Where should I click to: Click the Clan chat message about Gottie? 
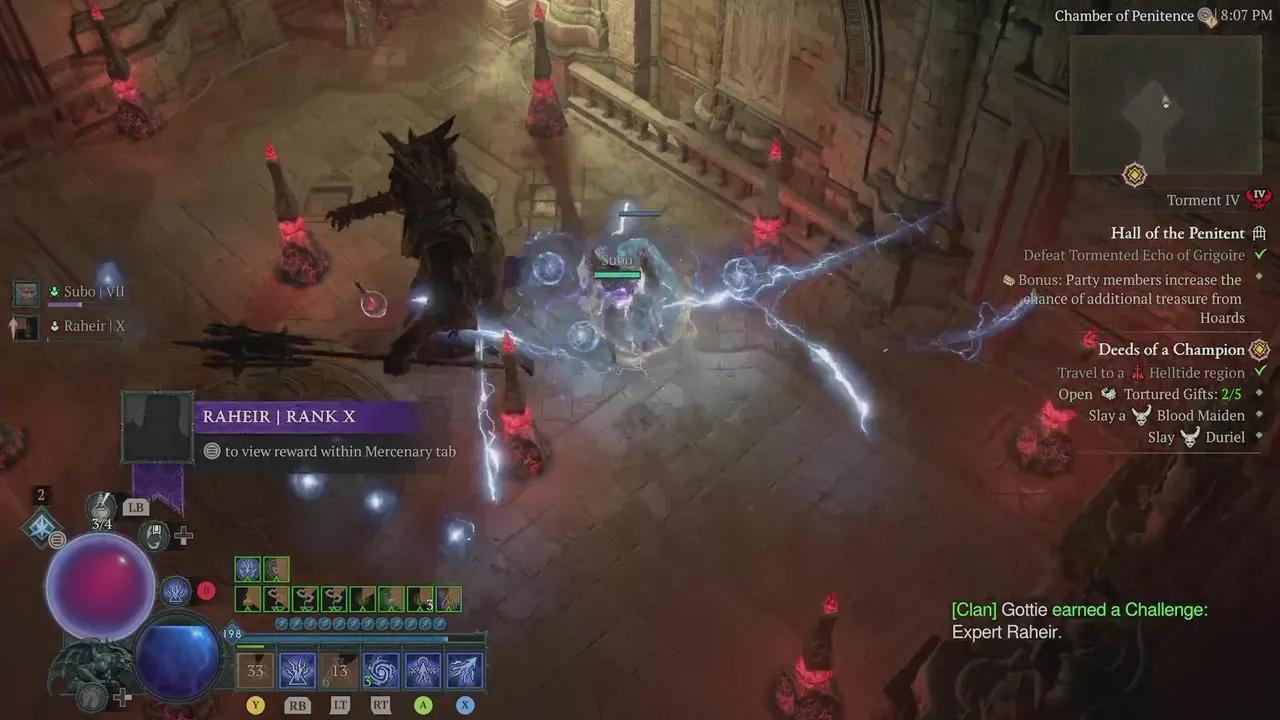point(1078,621)
